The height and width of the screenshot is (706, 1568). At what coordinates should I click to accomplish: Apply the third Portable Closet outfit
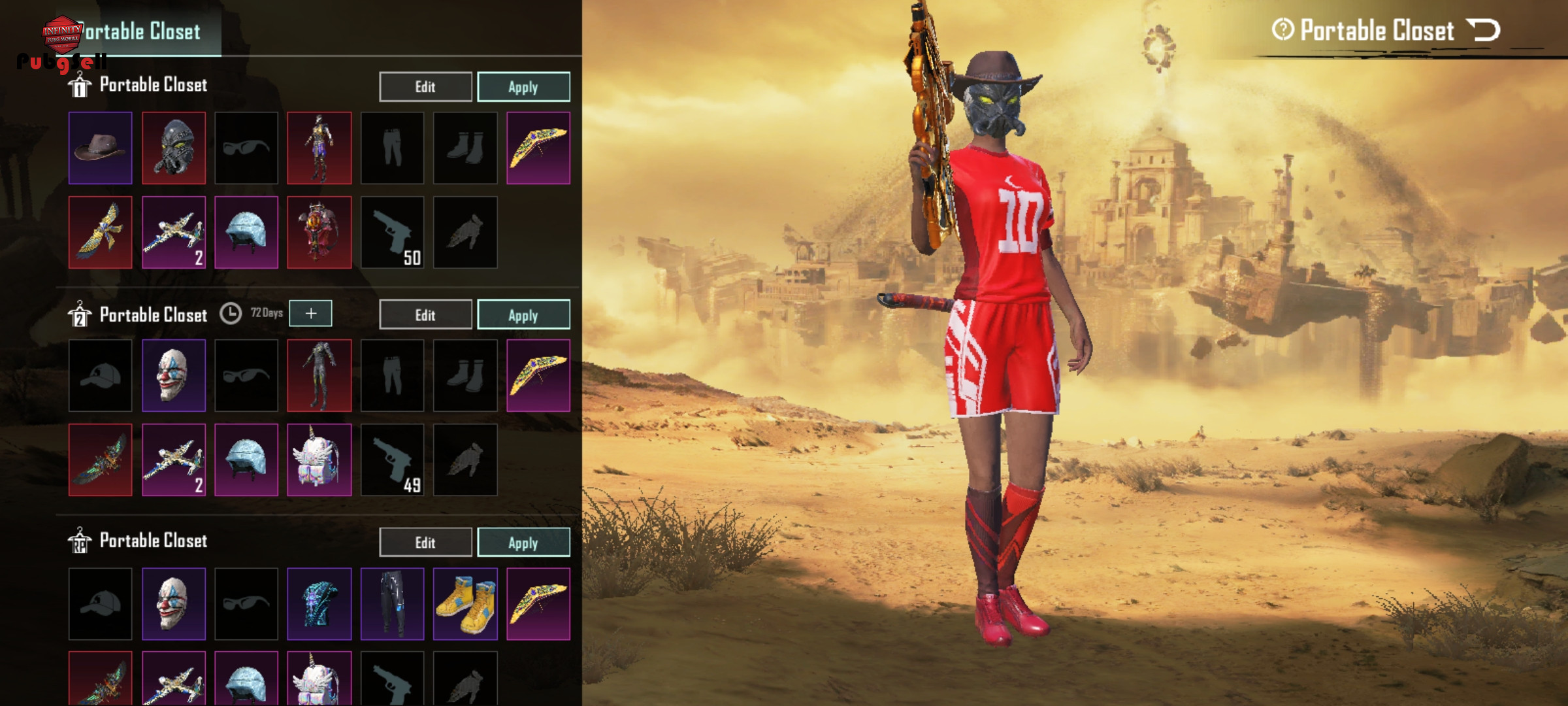click(x=523, y=543)
